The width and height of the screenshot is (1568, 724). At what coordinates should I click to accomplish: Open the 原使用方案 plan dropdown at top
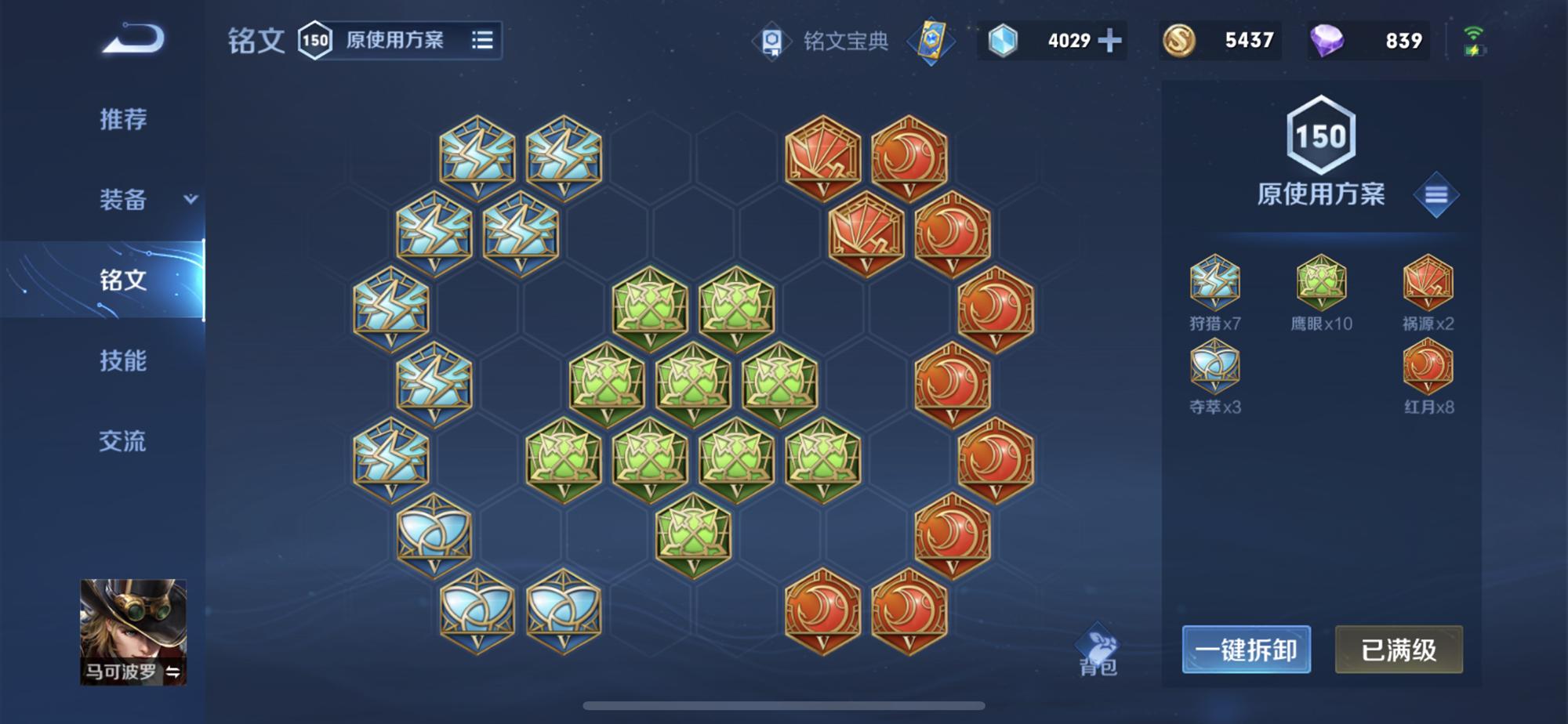[x=392, y=41]
